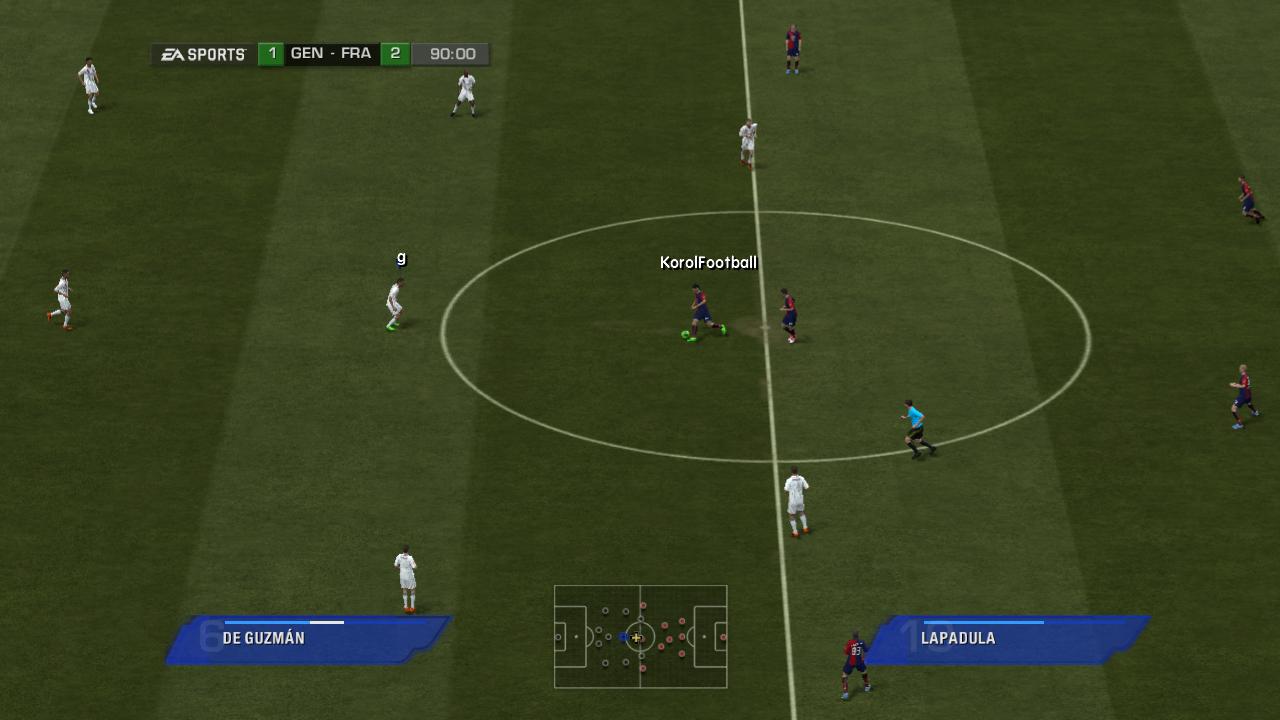Click the pitch radar minimap
Screen dimensions: 1280x720
pos(640,637)
